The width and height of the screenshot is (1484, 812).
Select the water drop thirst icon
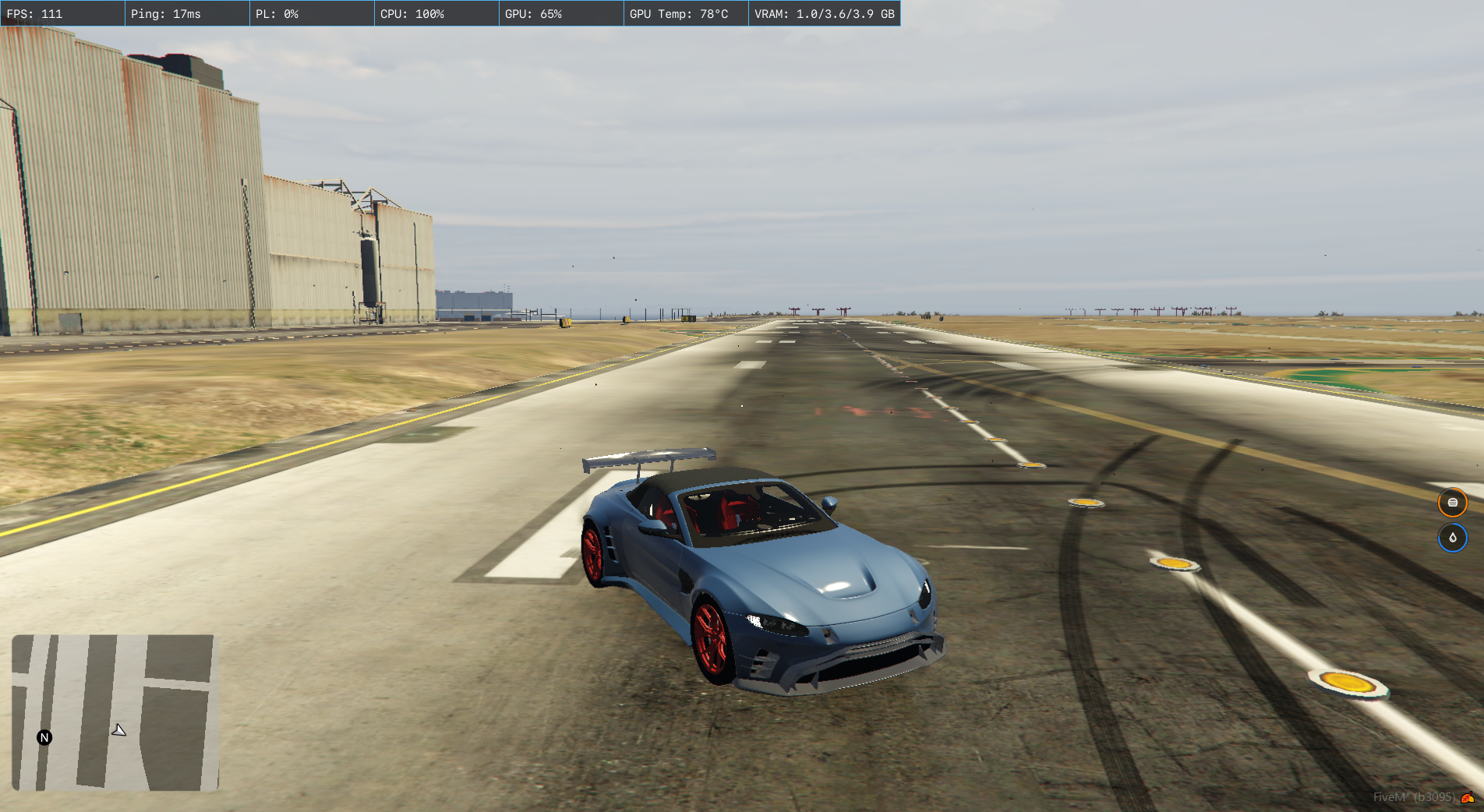click(x=1452, y=538)
